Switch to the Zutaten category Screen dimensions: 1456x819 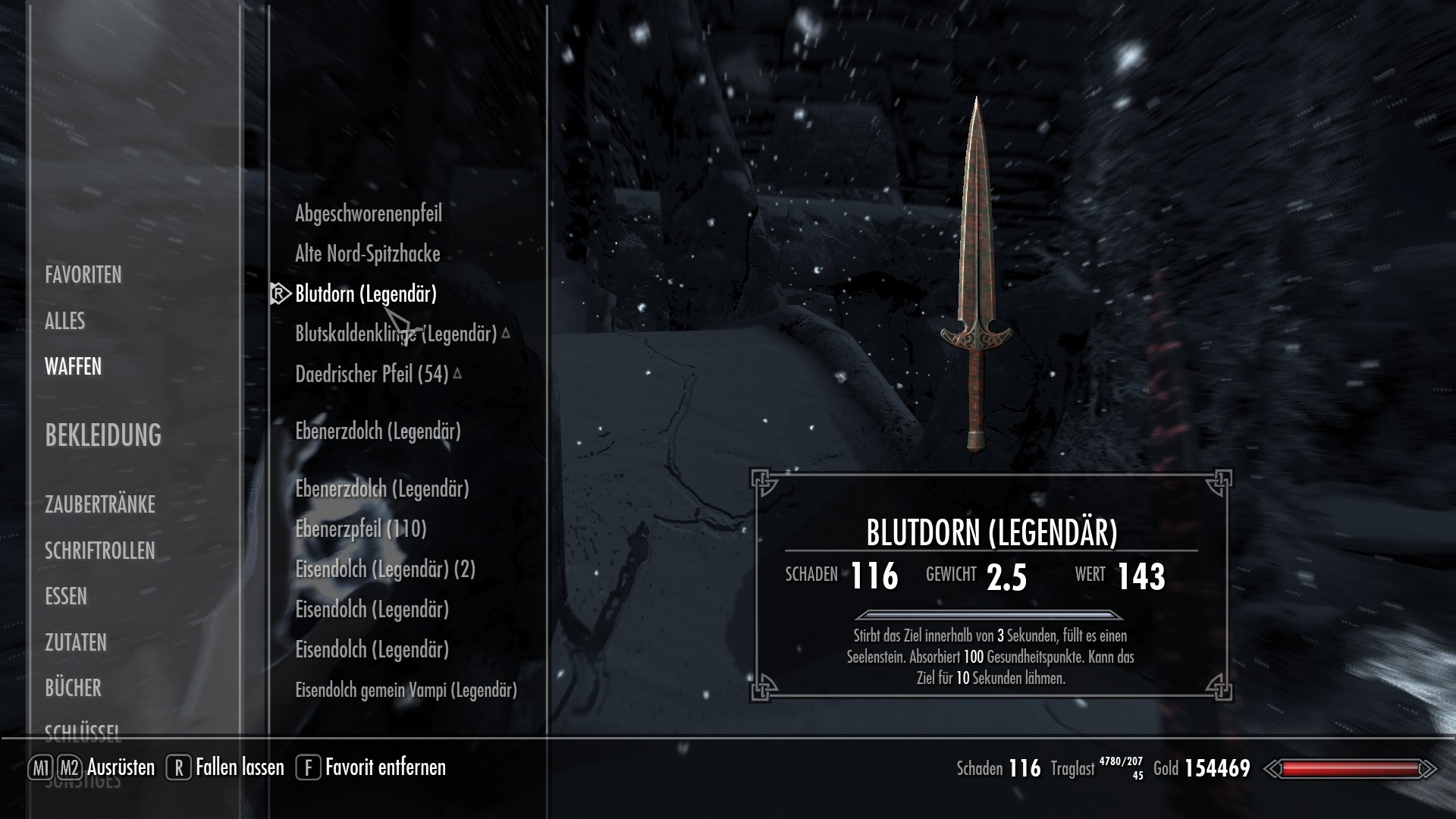[x=76, y=642]
